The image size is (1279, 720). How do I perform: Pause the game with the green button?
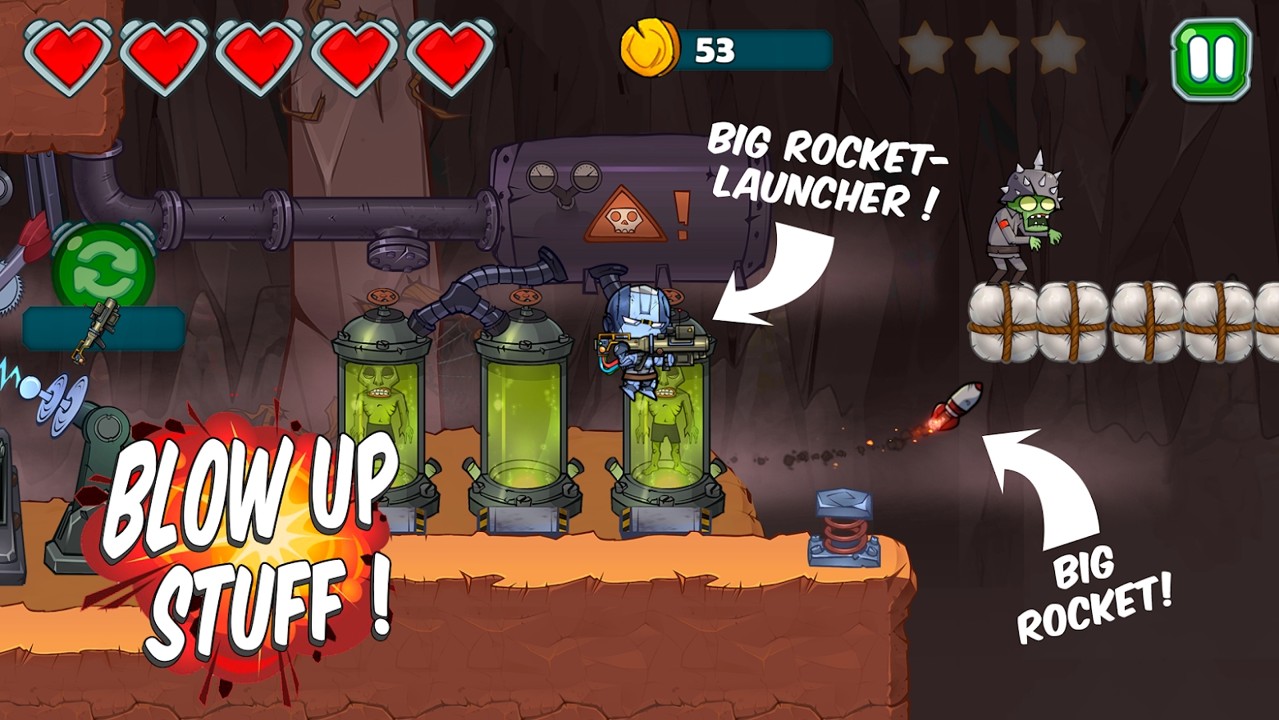[1211, 59]
